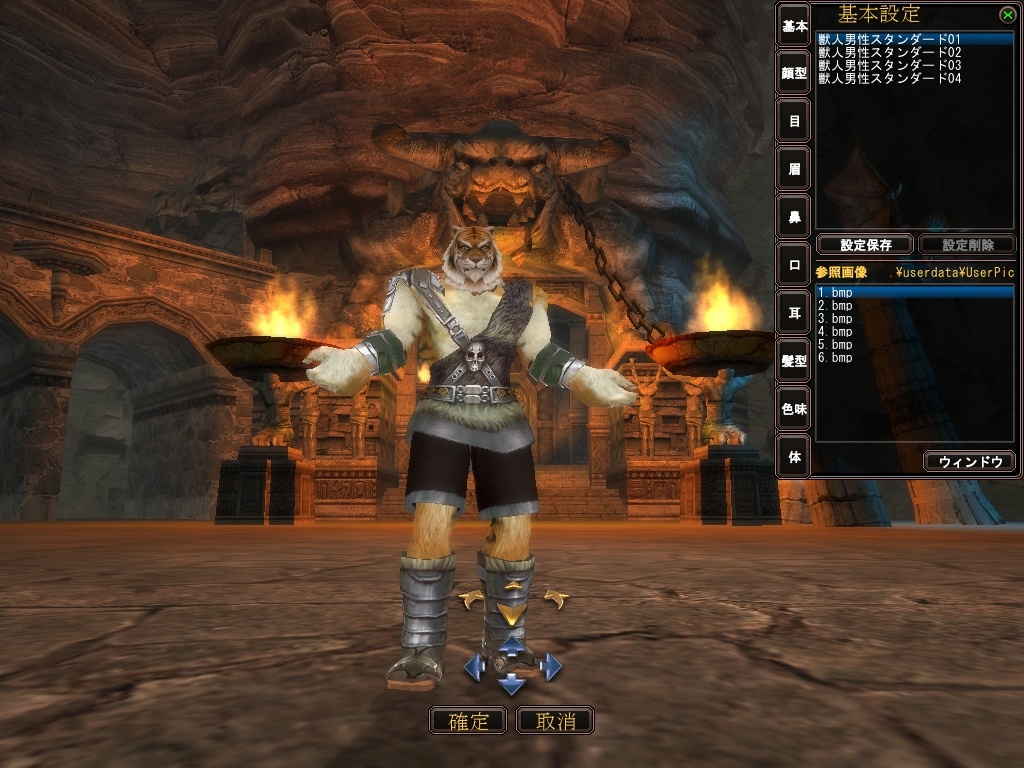Click the blue left arrow control
The image size is (1024, 768).
point(473,666)
